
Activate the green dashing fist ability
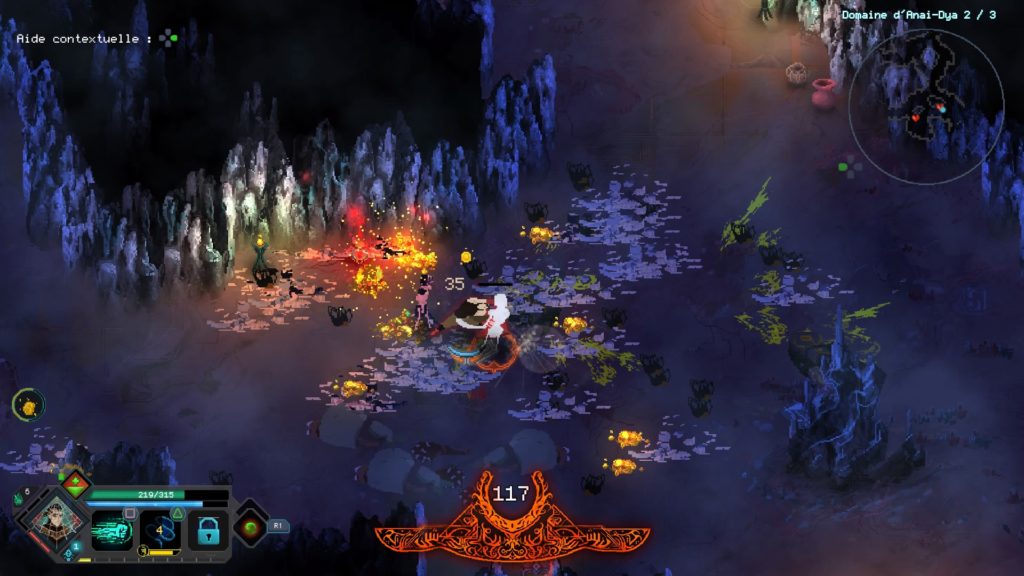click(111, 529)
